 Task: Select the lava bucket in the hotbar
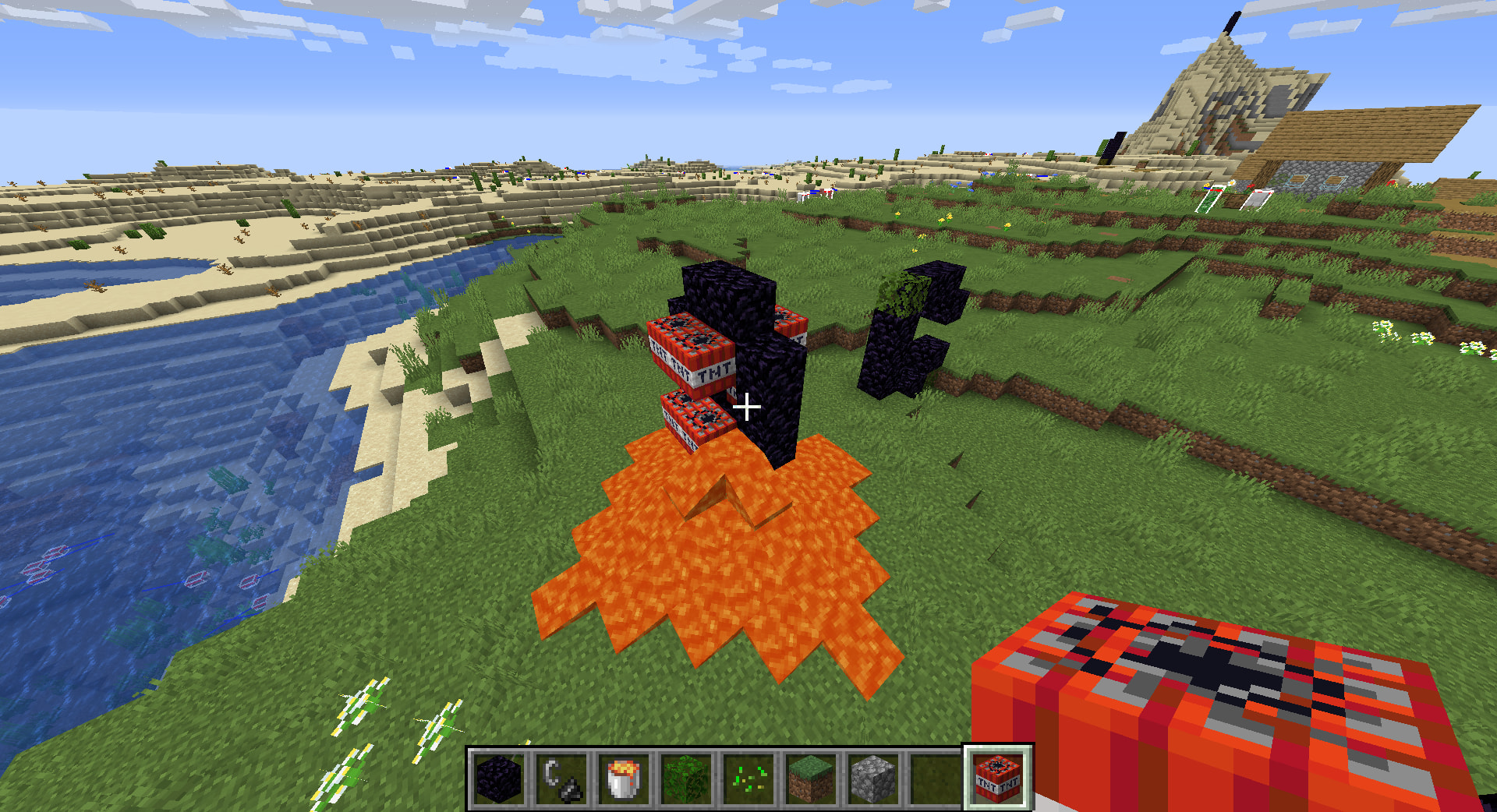click(x=624, y=778)
